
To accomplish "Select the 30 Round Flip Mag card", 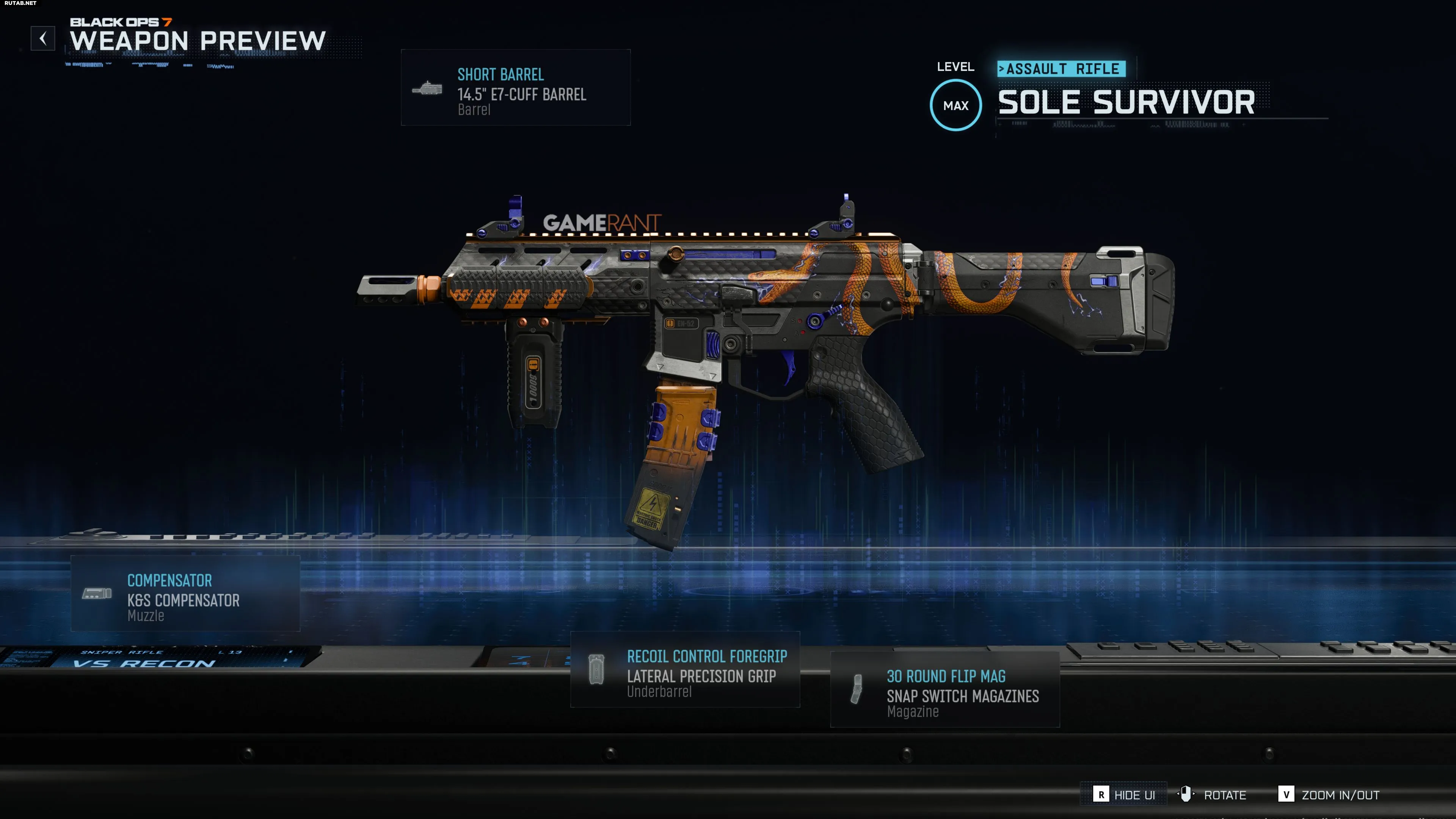I will (x=945, y=690).
